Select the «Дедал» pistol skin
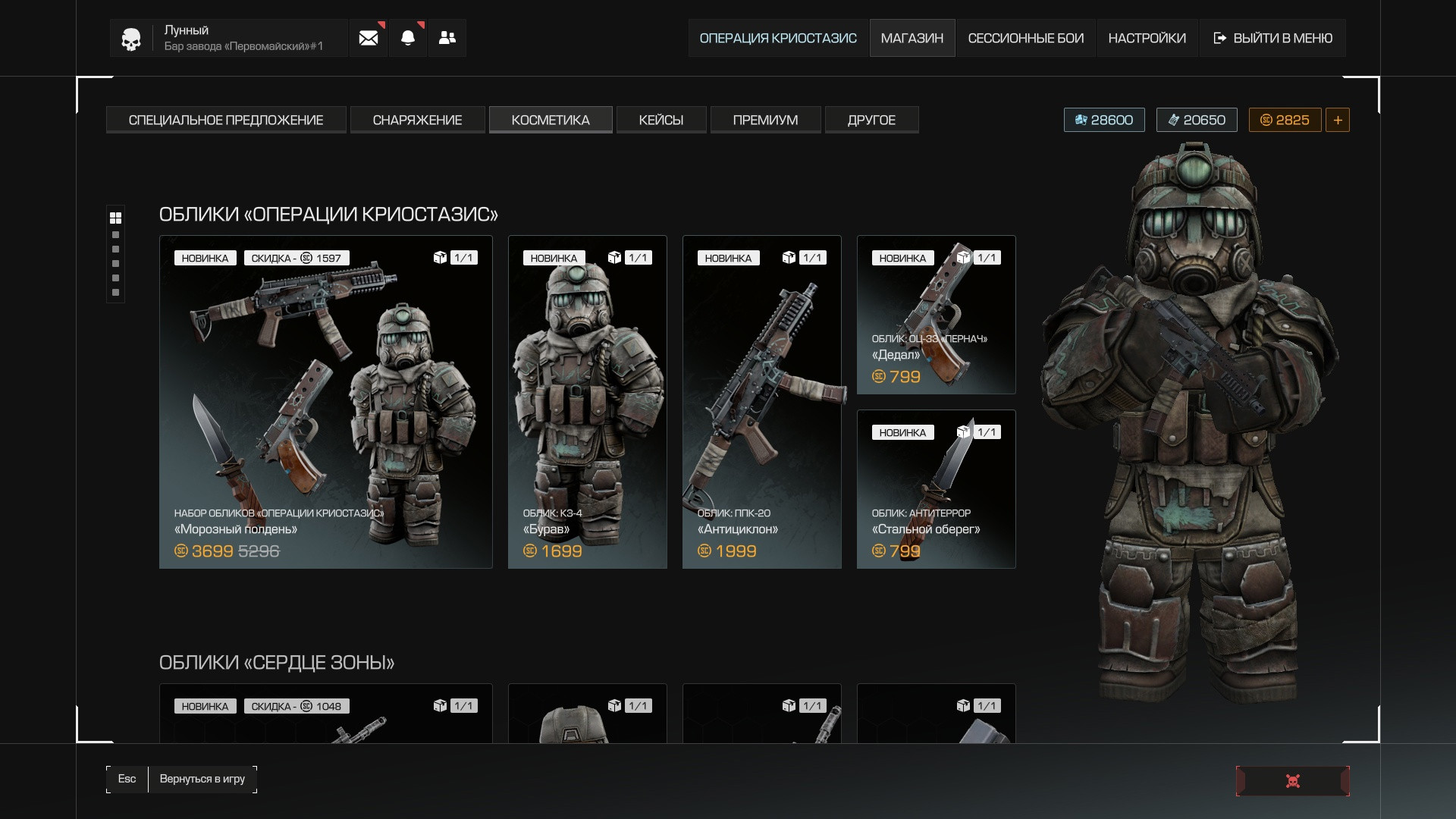Image resolution: width=1456 pixels, height=819 pixels. [937, 315]
